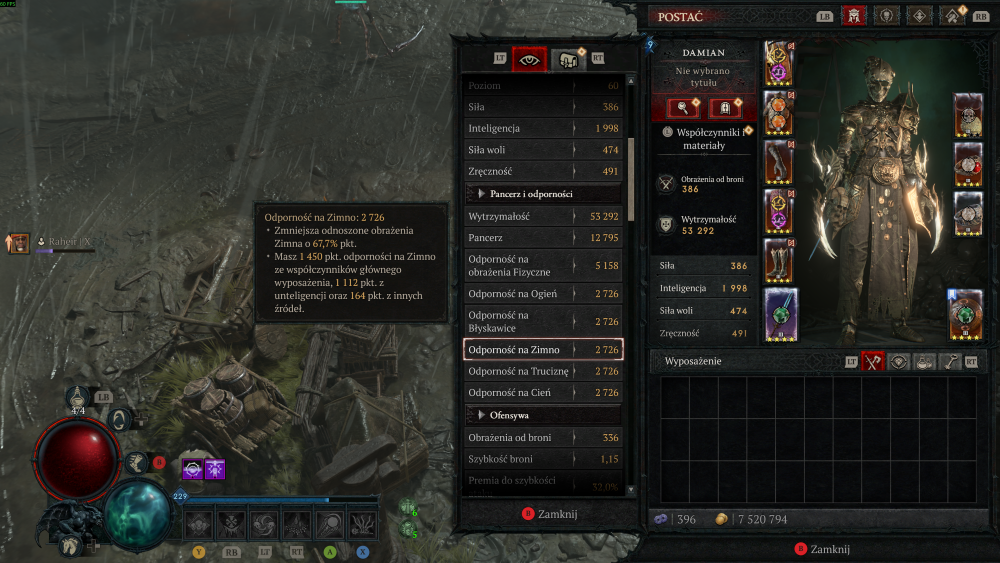Choose the equipped skull amulet slot

pyautogui.click(x=968, y=117)
